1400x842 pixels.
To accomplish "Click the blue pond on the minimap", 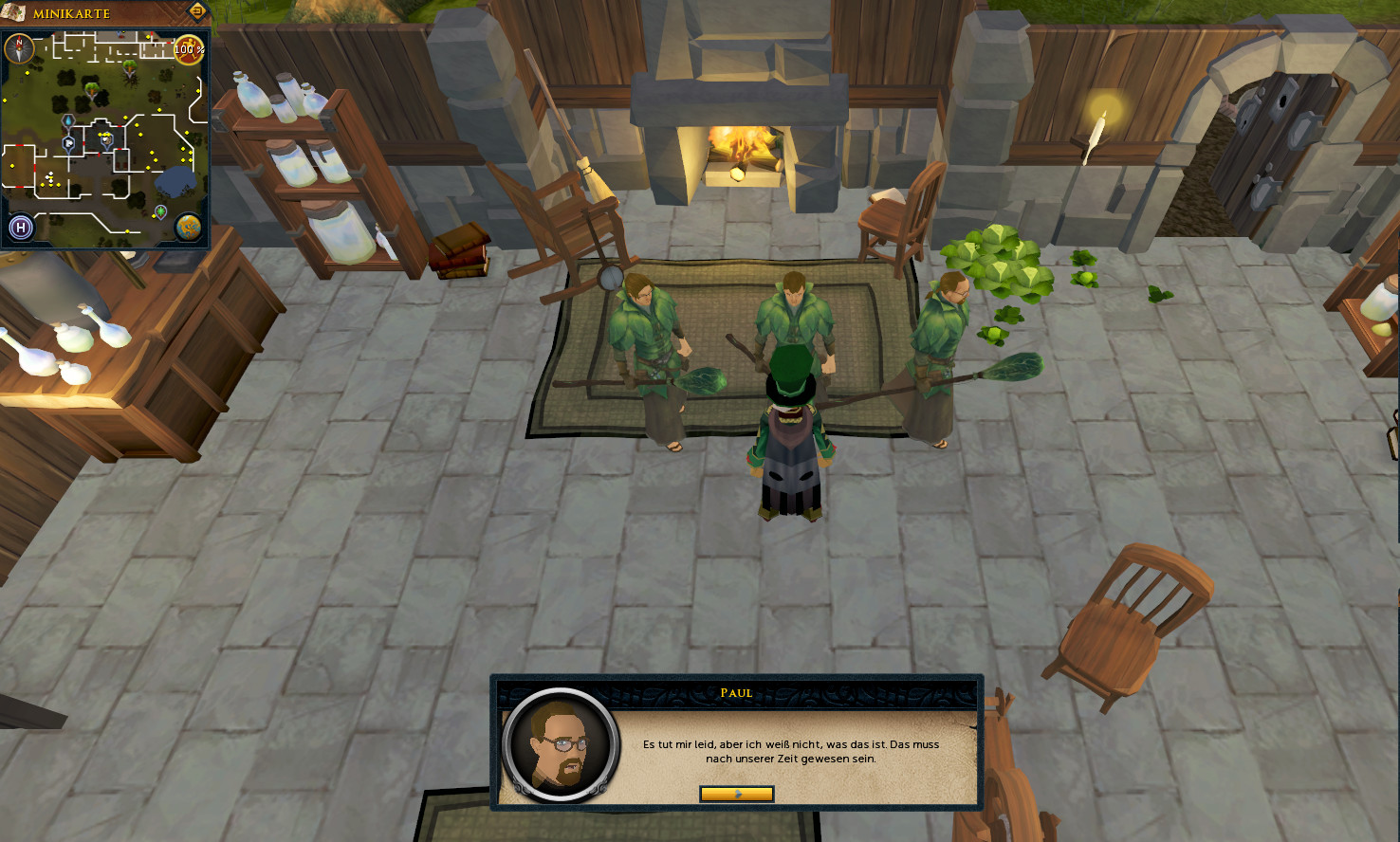I will click(x=176, y=181).
